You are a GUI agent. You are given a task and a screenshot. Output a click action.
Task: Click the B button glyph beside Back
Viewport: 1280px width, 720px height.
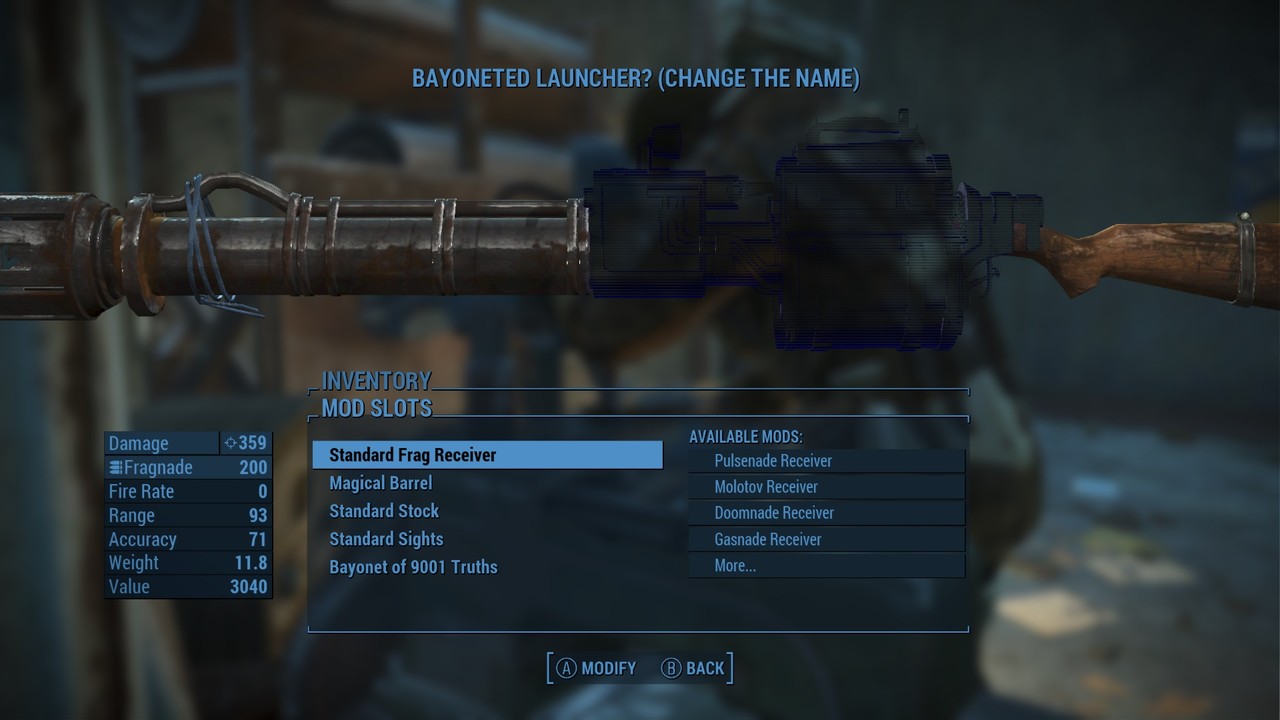(x=673, y=668)
